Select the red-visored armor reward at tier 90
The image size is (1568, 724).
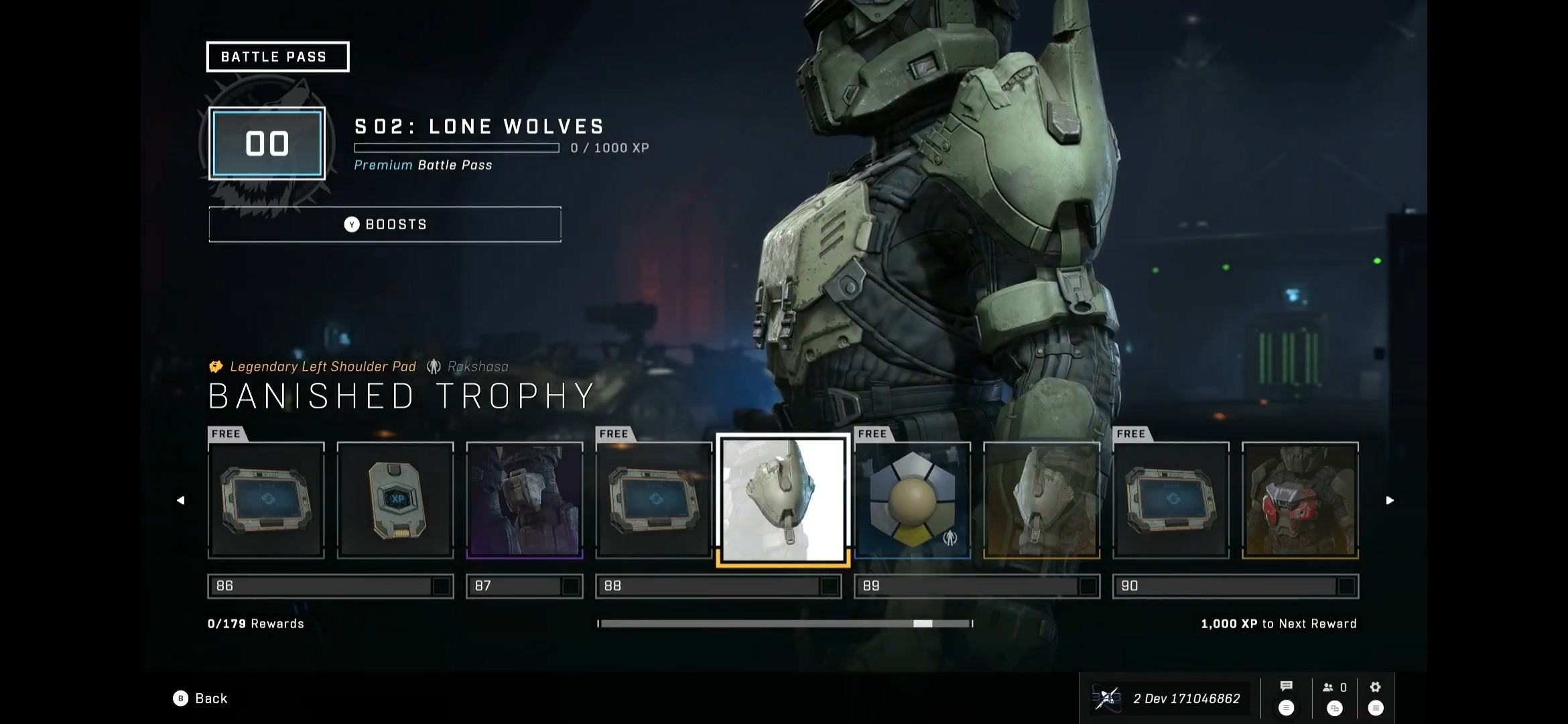tap(1300, 500)
